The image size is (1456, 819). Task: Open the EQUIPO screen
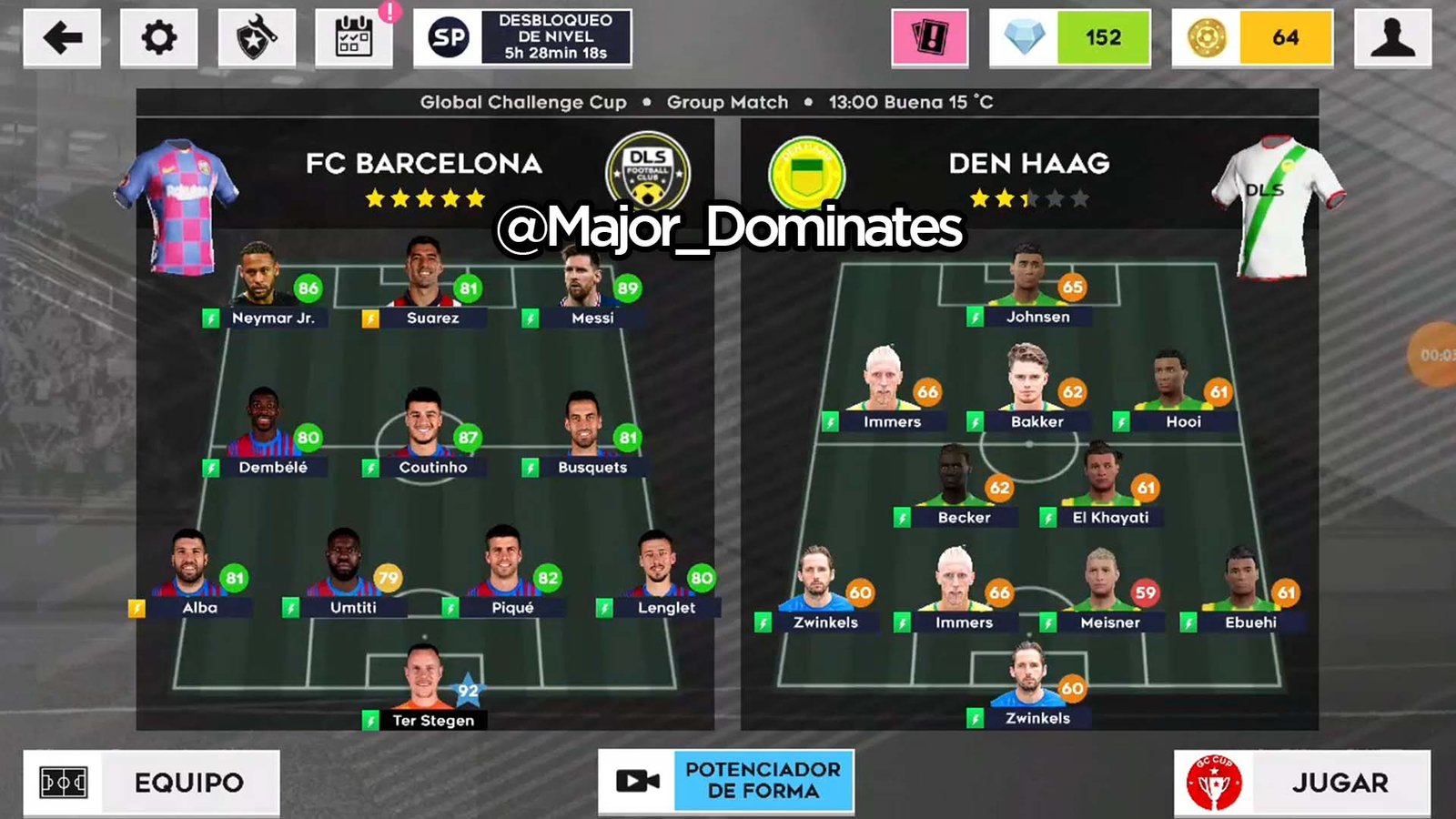pyautogui.click(x=151, y=781)
